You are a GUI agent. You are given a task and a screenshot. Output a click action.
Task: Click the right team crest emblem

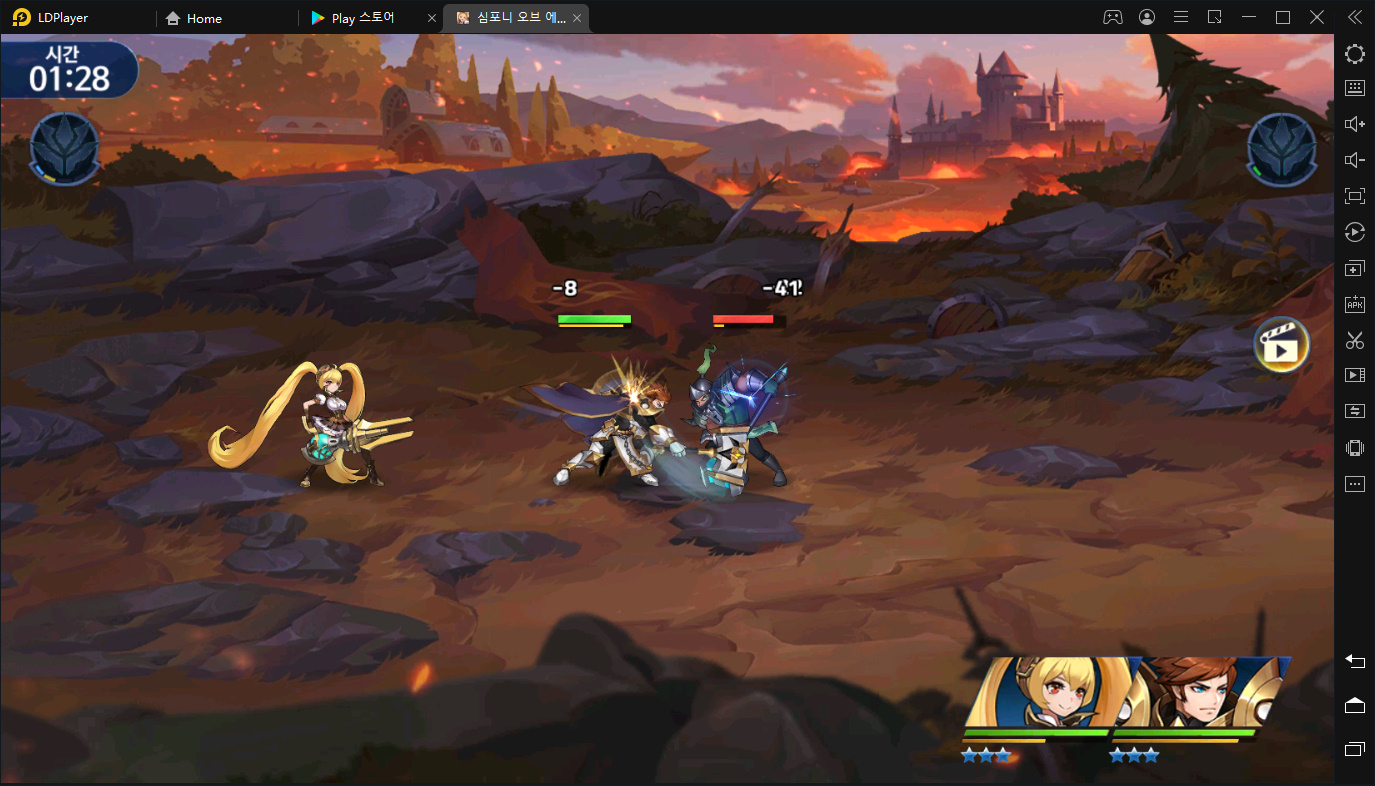[x=1282, y=149]
